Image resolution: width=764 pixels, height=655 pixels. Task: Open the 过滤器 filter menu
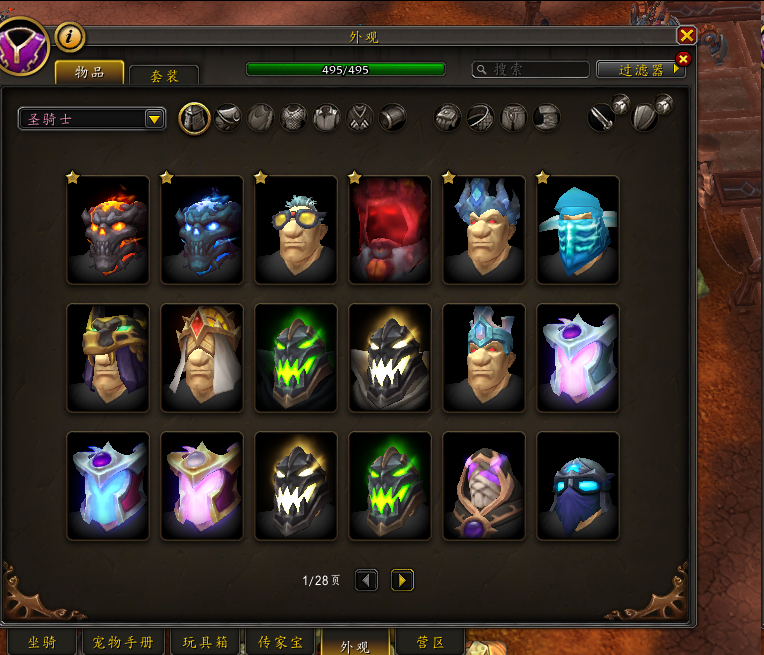(641, 70)
